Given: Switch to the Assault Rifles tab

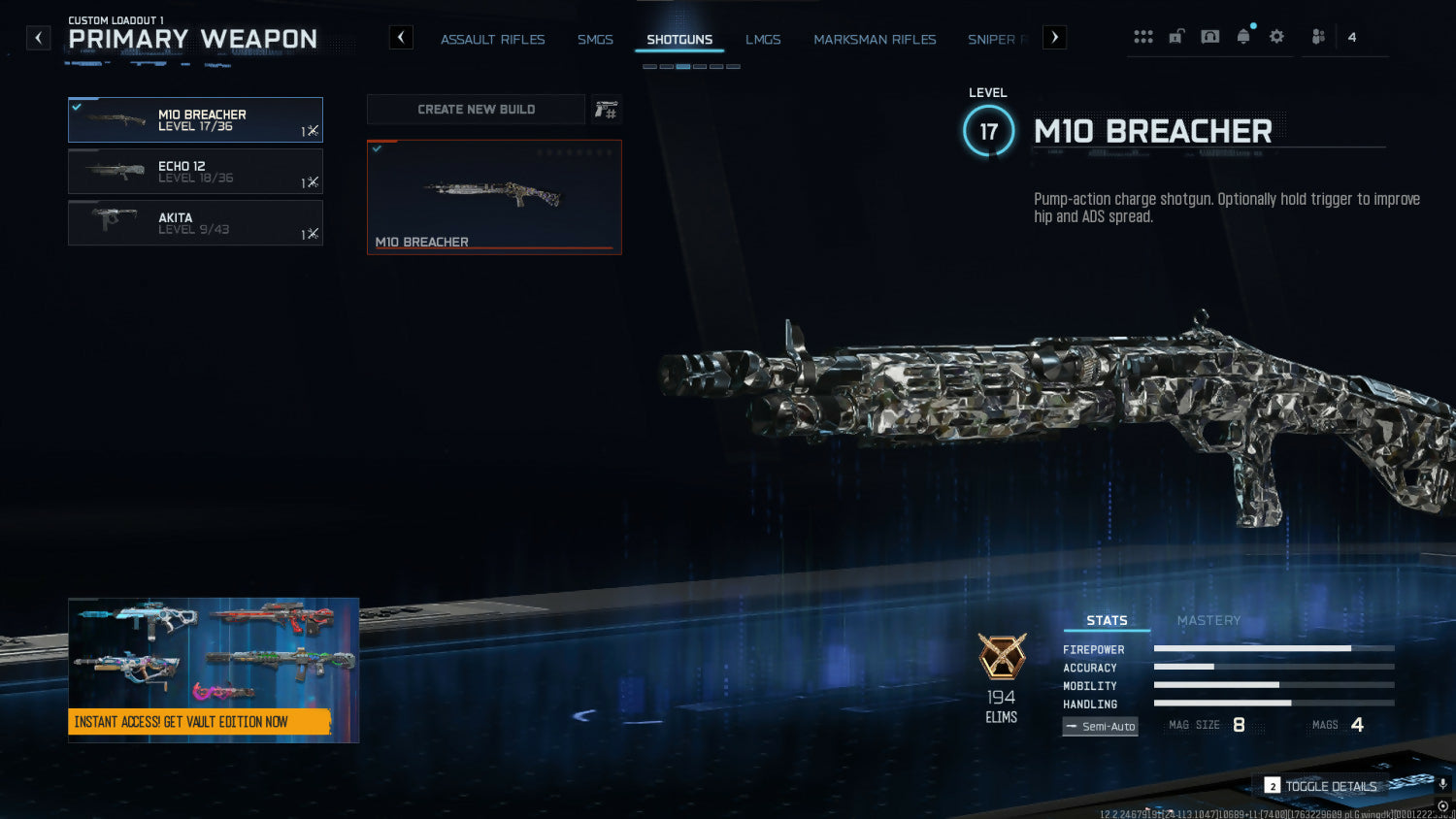Looking at the screenshot, I should click(492, 40).
